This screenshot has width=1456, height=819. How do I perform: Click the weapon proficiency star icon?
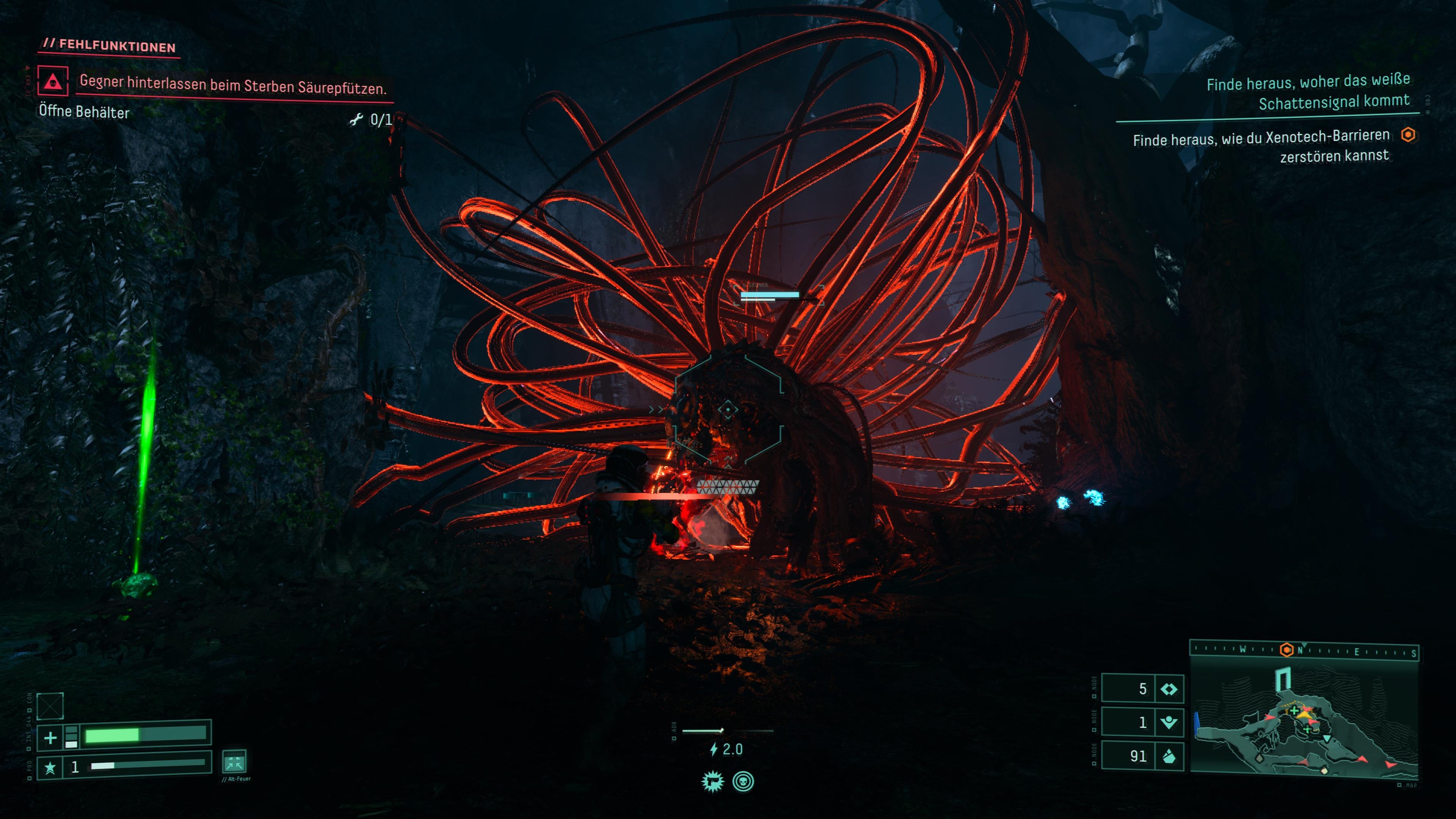click(50, 767)
